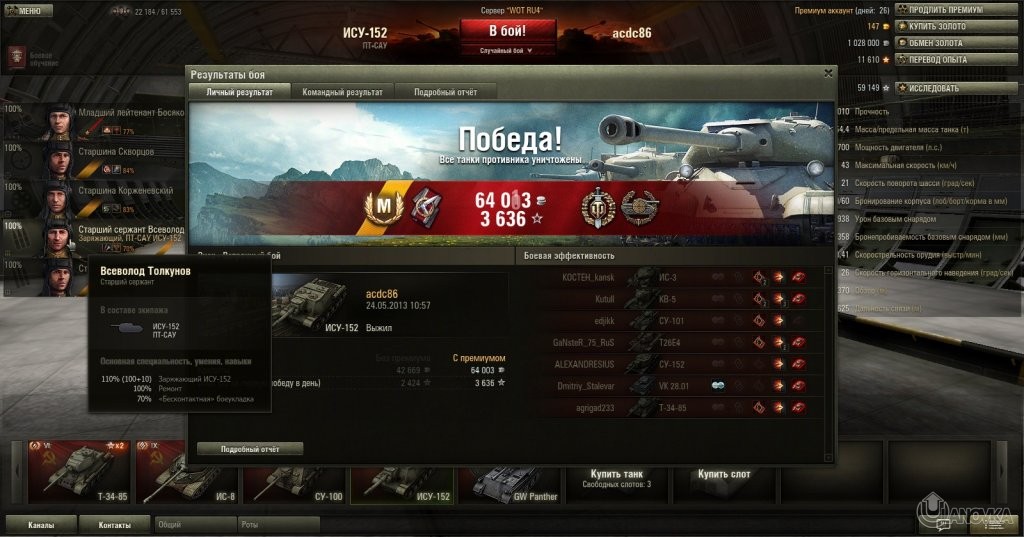Select the Личный результат tab
Viewport: 1024px width, 537px height.
pyautogui.click(x=239, y=92)
